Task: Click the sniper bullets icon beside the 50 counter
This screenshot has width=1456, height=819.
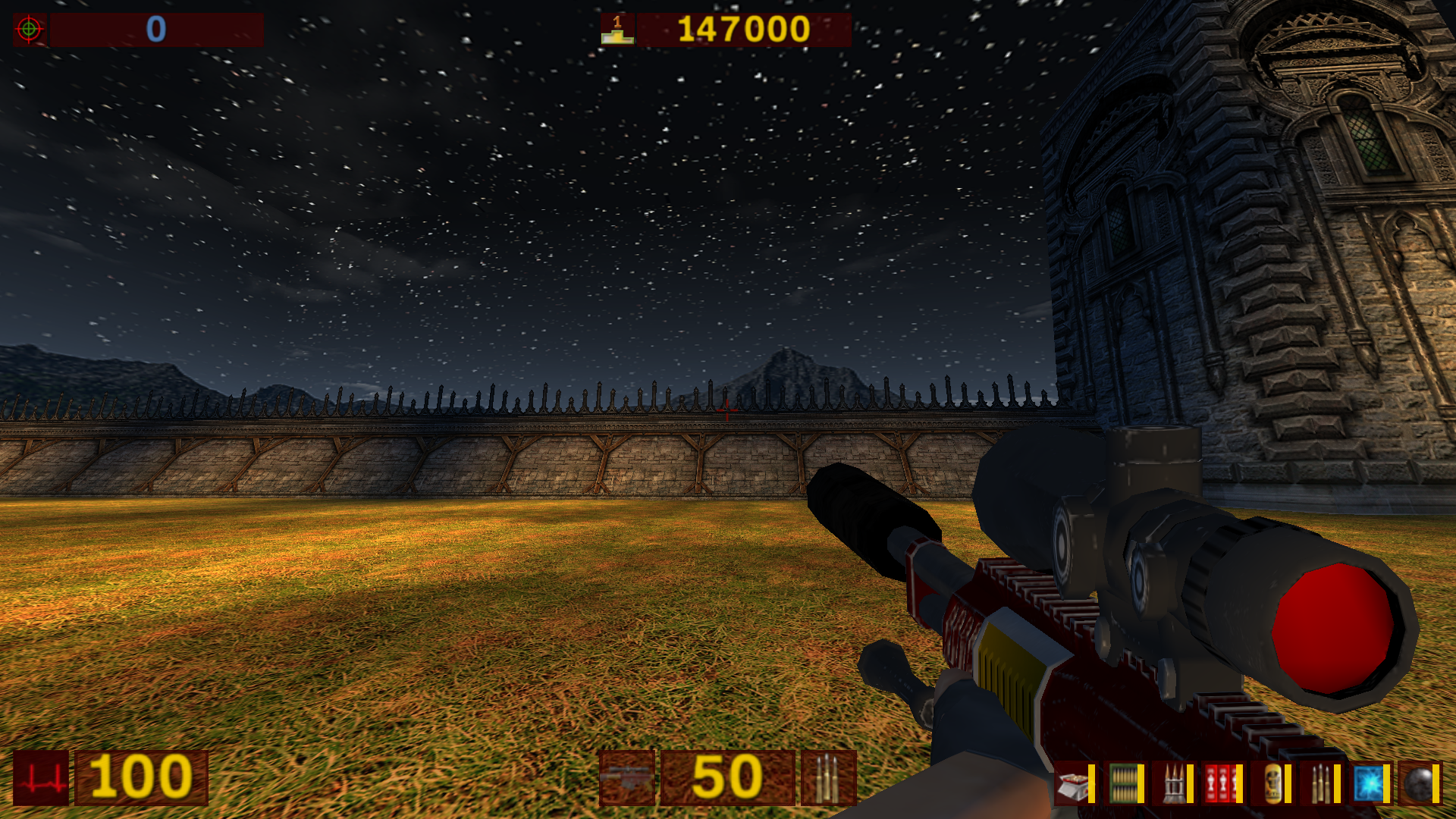Action: [828, 777]
